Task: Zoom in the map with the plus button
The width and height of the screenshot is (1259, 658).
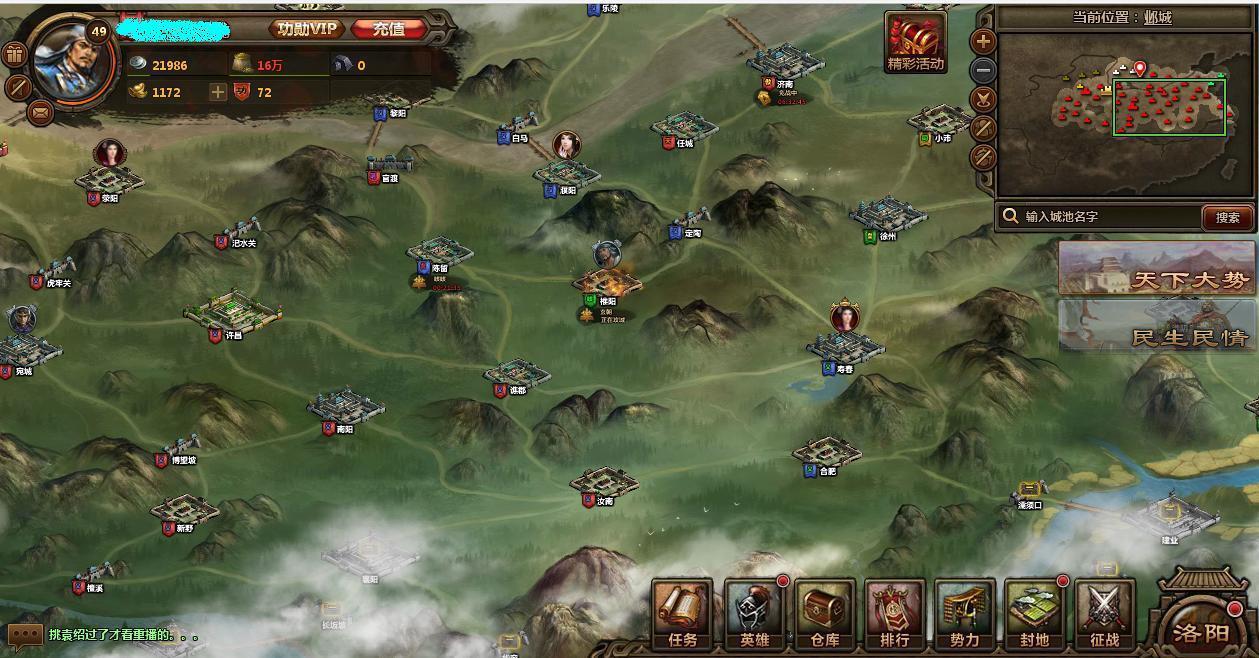Action: point(984,41)
